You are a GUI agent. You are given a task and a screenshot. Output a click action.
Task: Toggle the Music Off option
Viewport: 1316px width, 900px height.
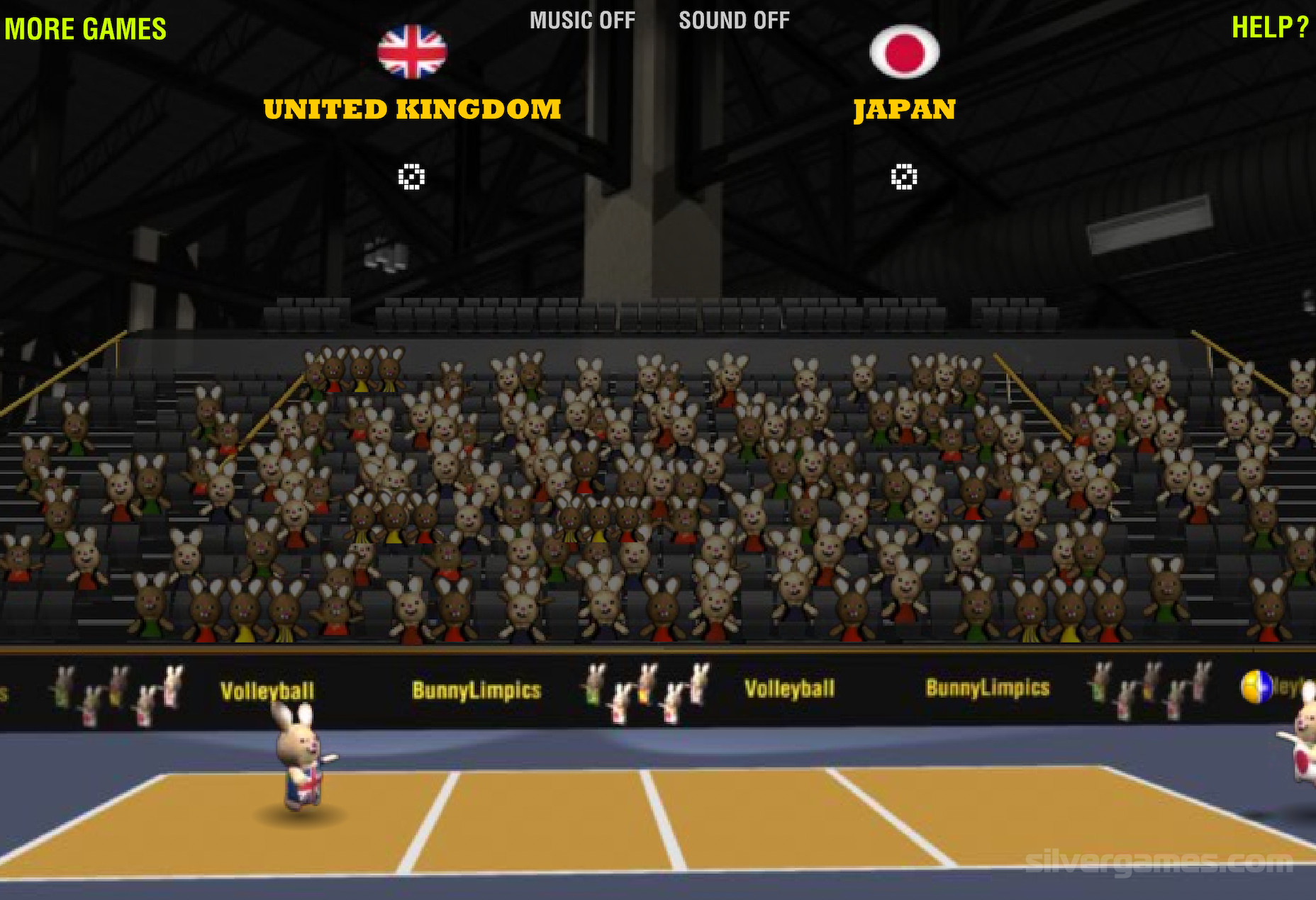(582, 21)
